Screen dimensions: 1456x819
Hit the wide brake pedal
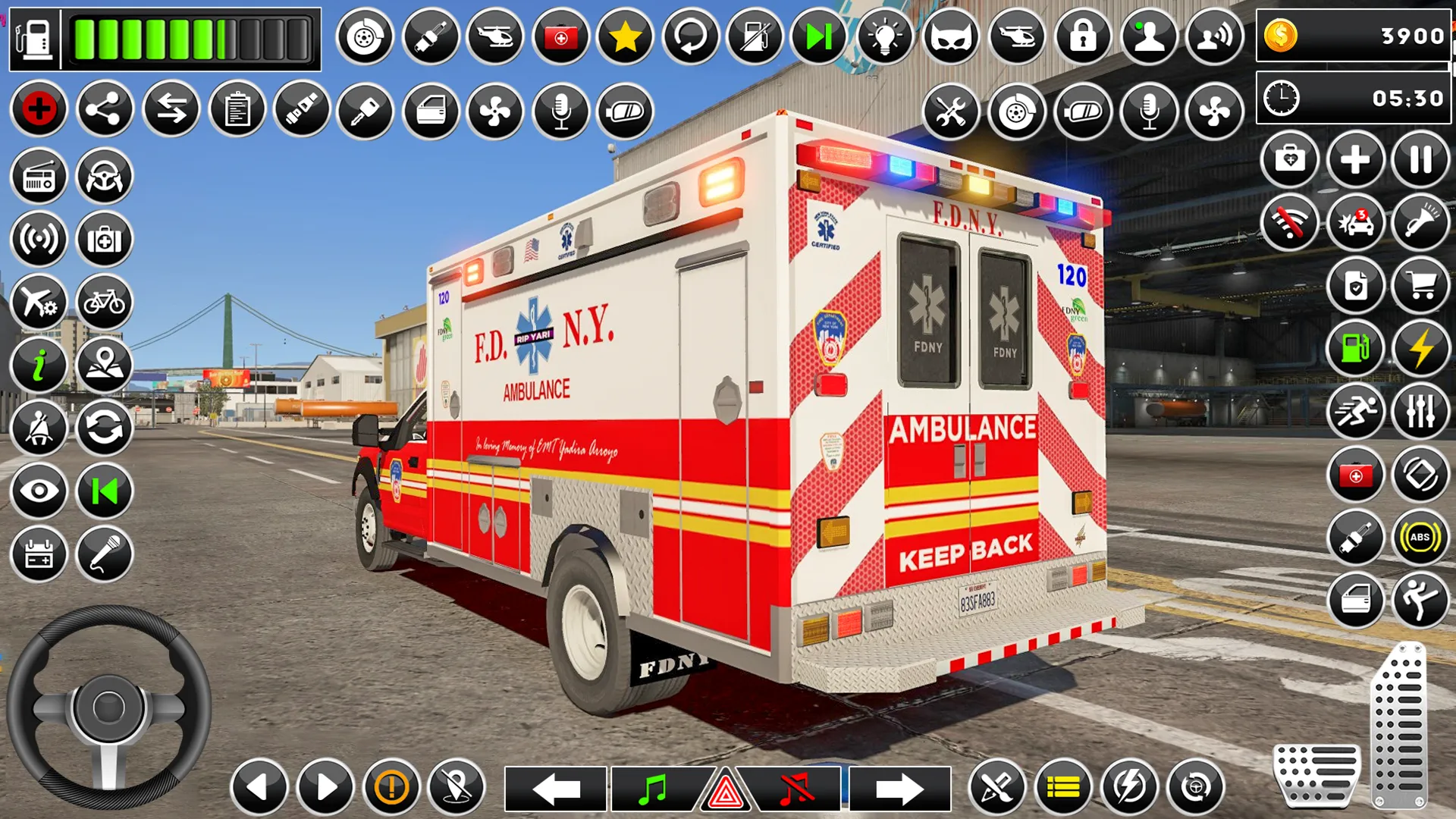[x=1317, y=775]
